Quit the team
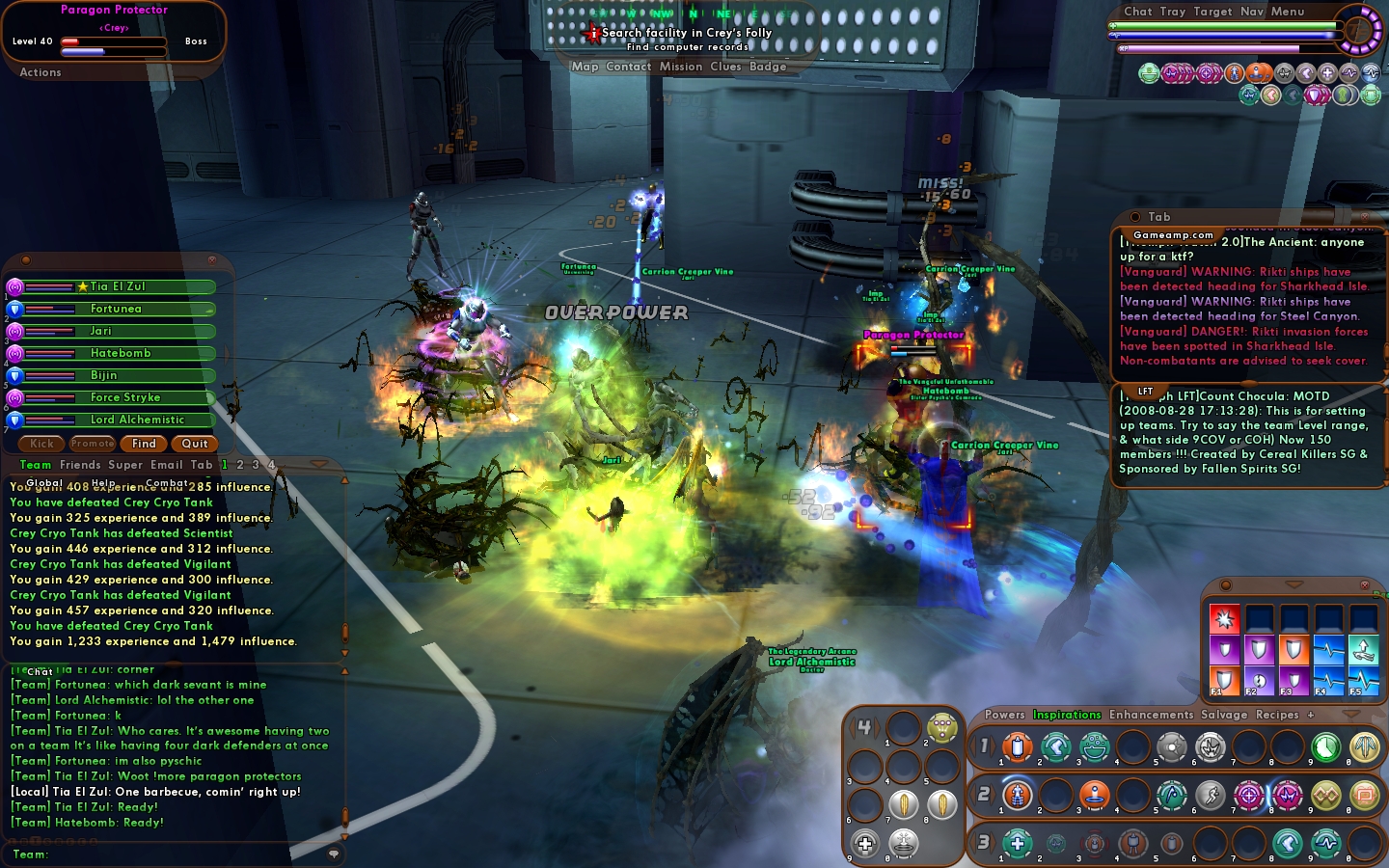The width and height of the screenshot is (1389, 868). [195, 444]
